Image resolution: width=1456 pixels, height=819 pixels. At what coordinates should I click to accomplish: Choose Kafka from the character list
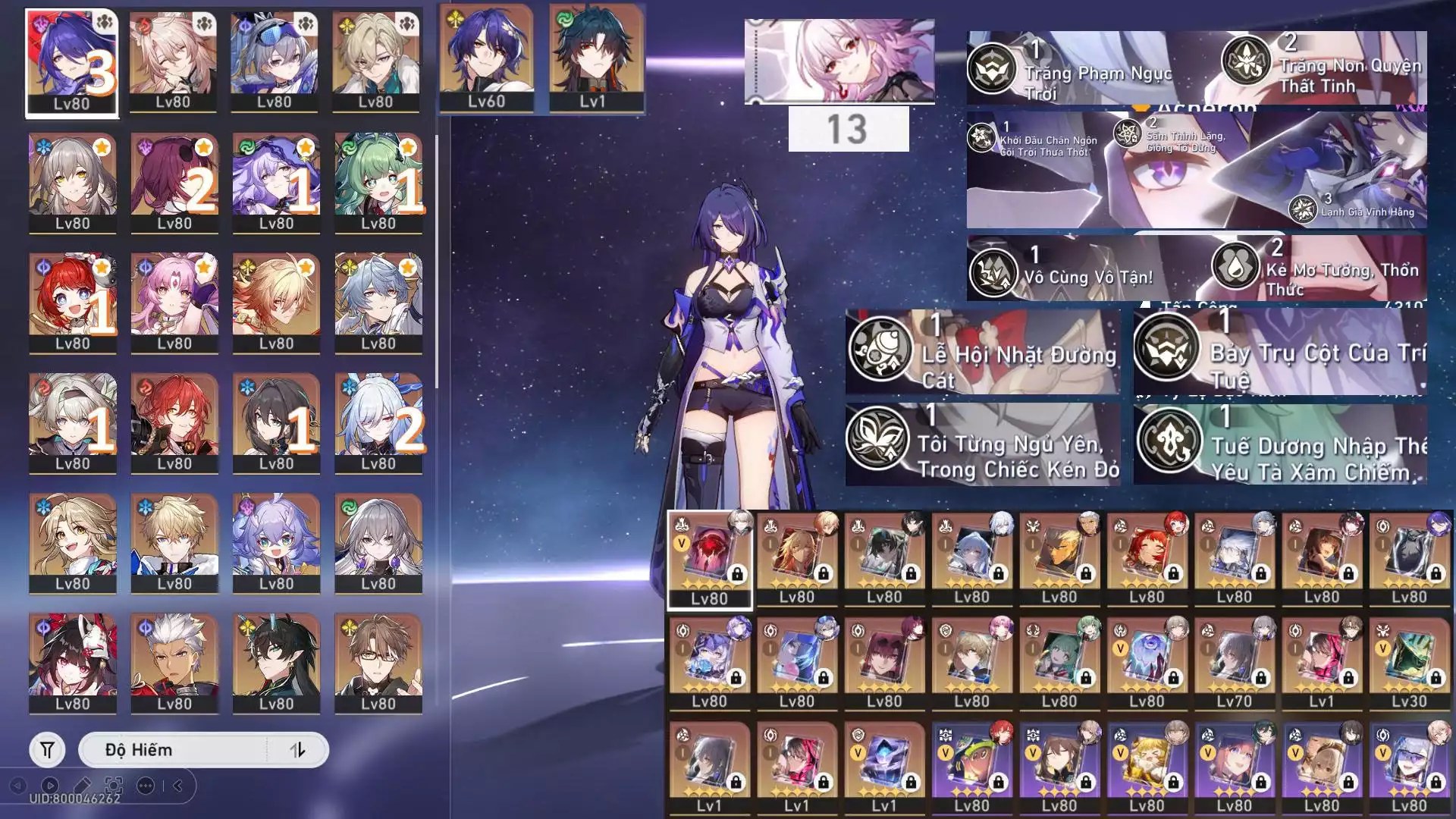[174, 182]
